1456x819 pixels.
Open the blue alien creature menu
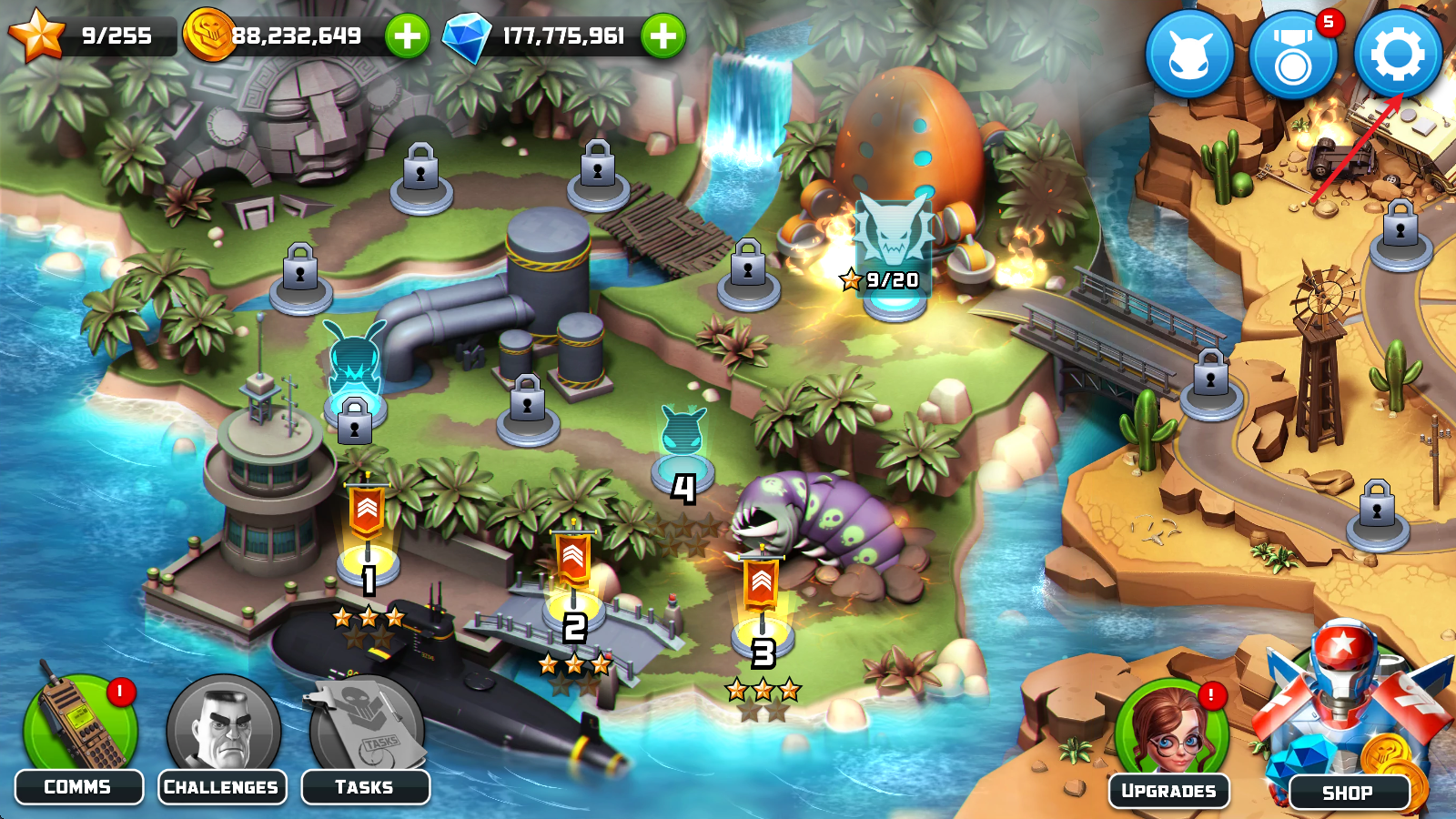tap(1188, 56)
